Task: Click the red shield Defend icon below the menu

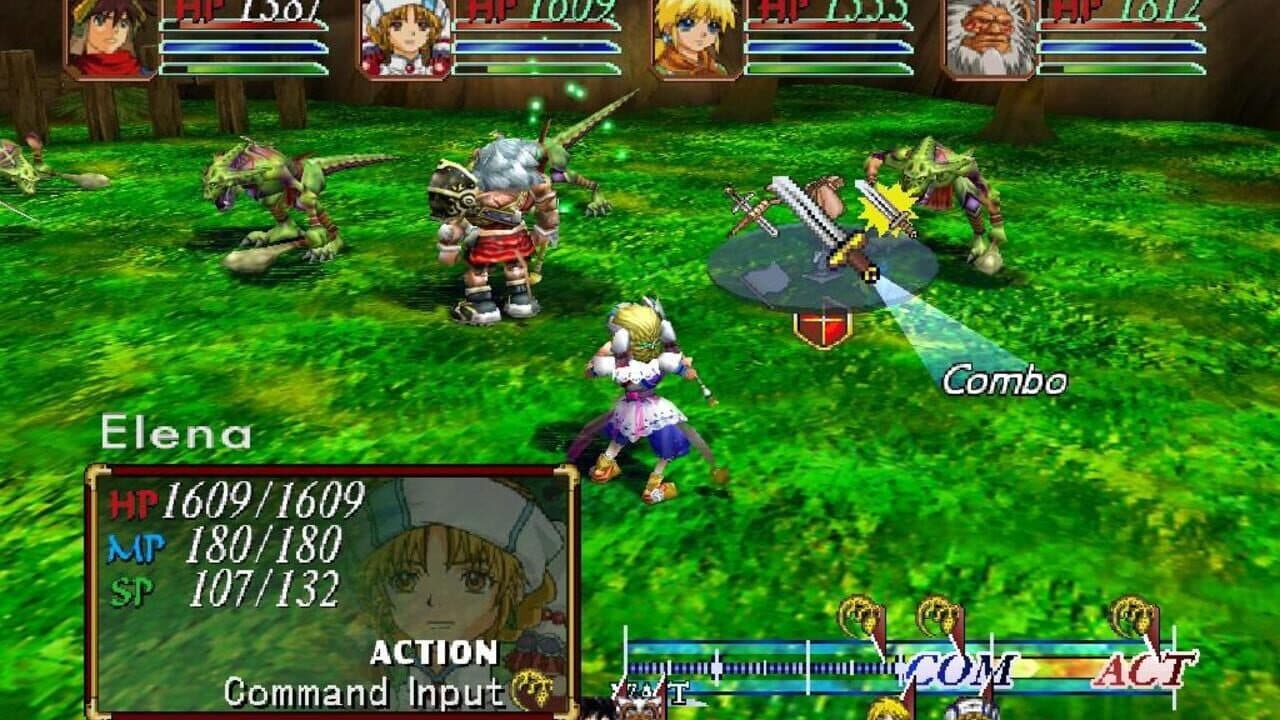Action: click(x=822, y=328)
